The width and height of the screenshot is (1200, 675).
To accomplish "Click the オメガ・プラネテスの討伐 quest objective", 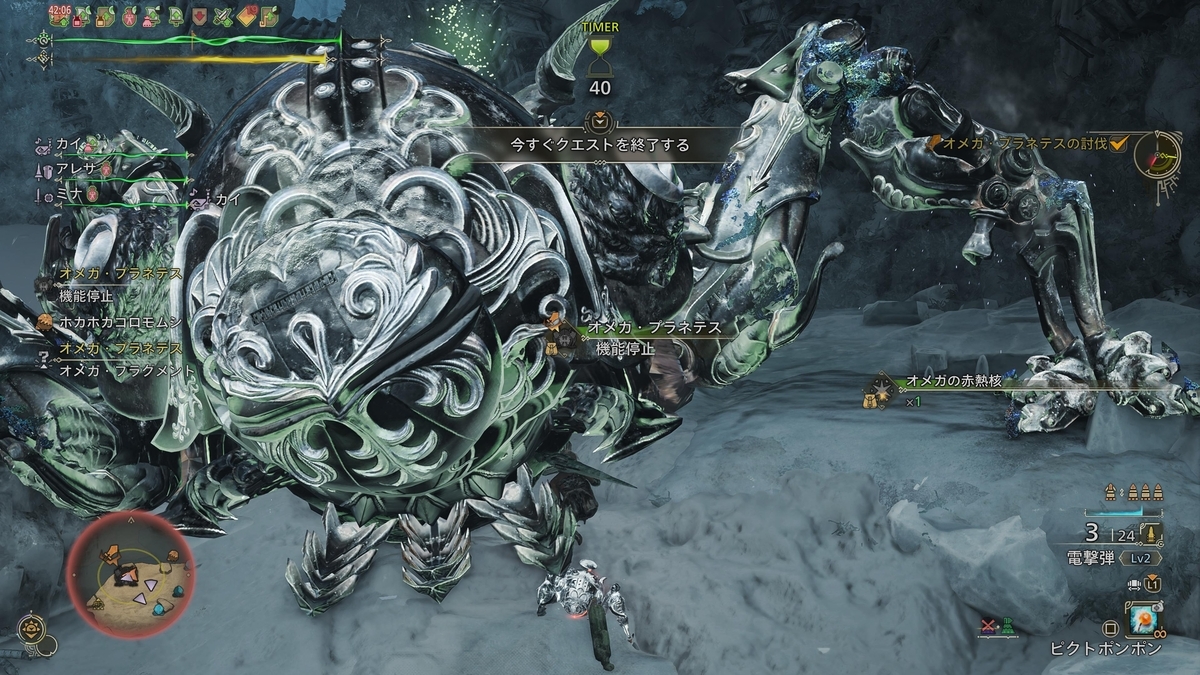I will point(1028,144).
